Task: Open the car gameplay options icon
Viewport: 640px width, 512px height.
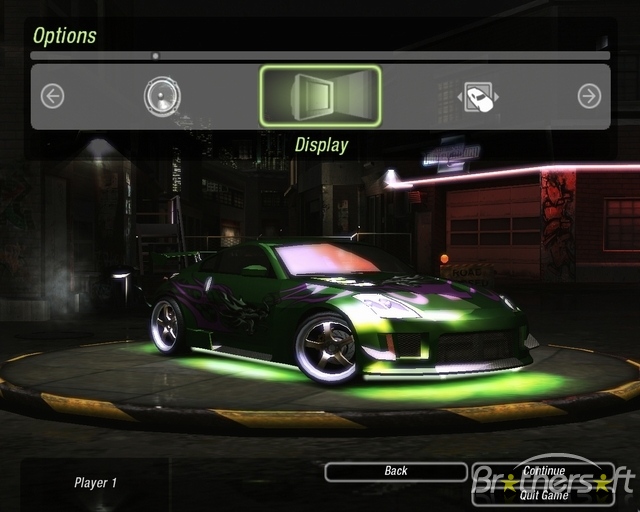Action: click(x=479, y=97)
